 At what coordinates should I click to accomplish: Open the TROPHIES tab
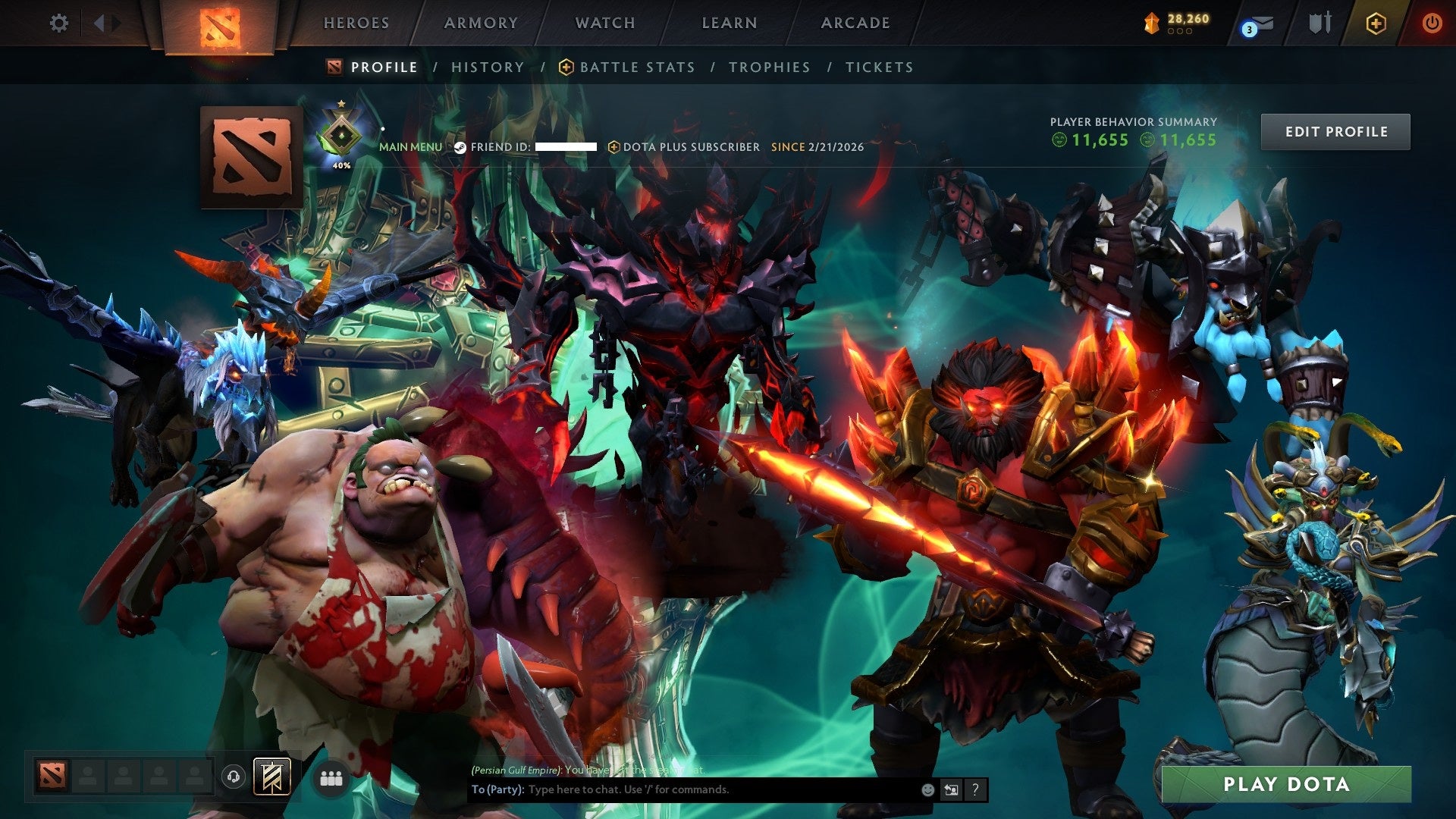(769, 67)
